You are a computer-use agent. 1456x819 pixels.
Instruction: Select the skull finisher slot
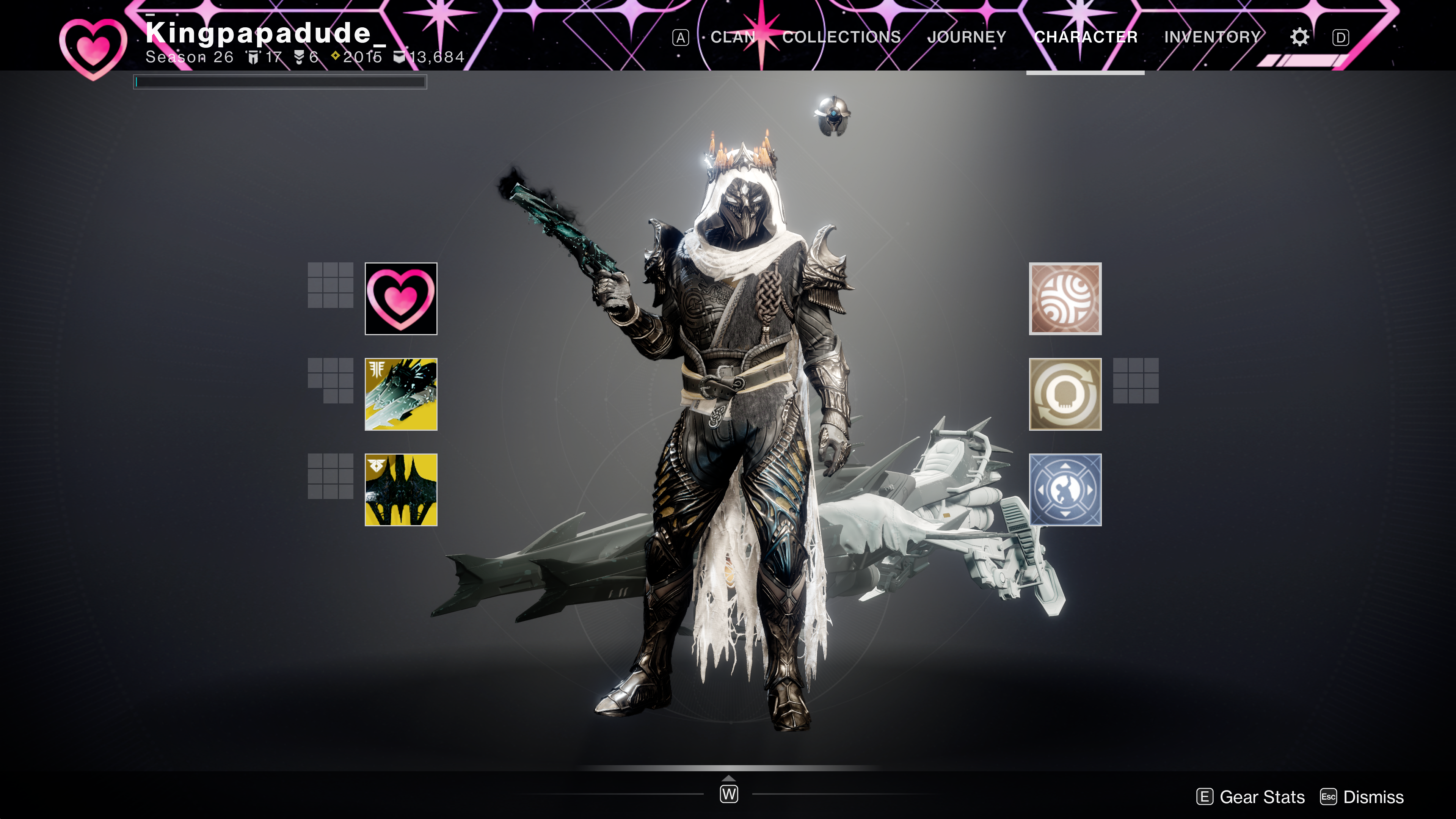(x=1065, y=394)
